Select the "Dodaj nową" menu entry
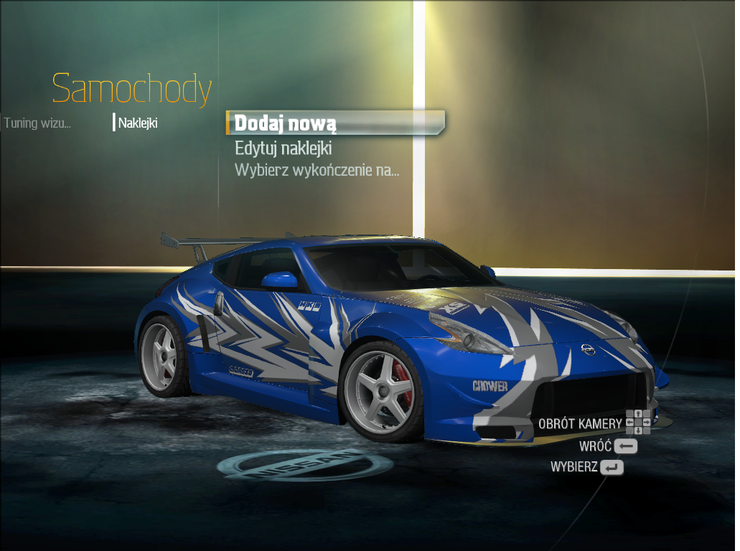The width and height of the screenshot is (740, 551). tap(285, 123)
